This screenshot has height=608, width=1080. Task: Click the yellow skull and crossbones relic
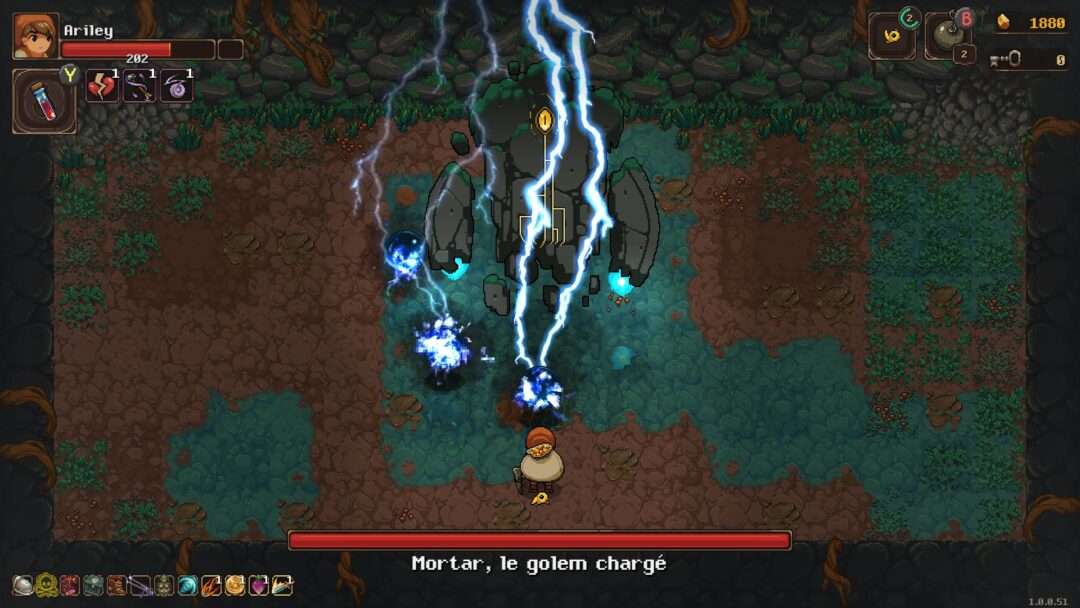click(46, 585)
